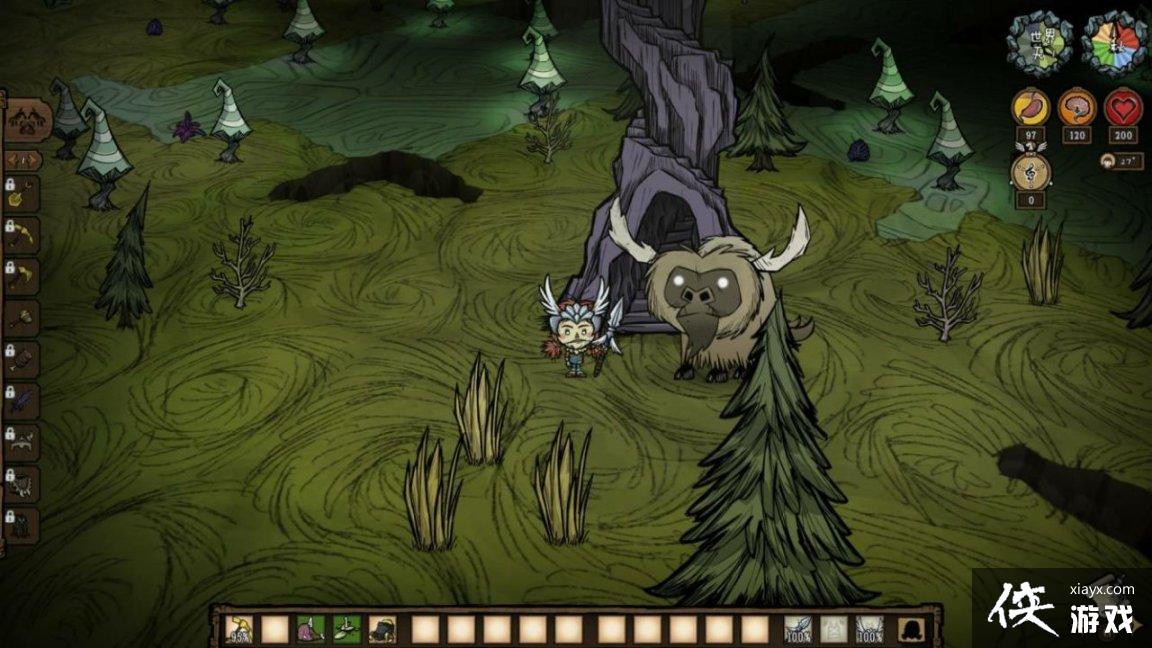Open the crafting category tab icon
Viewport: 1152px width, 648px height.
pos(27,122)
